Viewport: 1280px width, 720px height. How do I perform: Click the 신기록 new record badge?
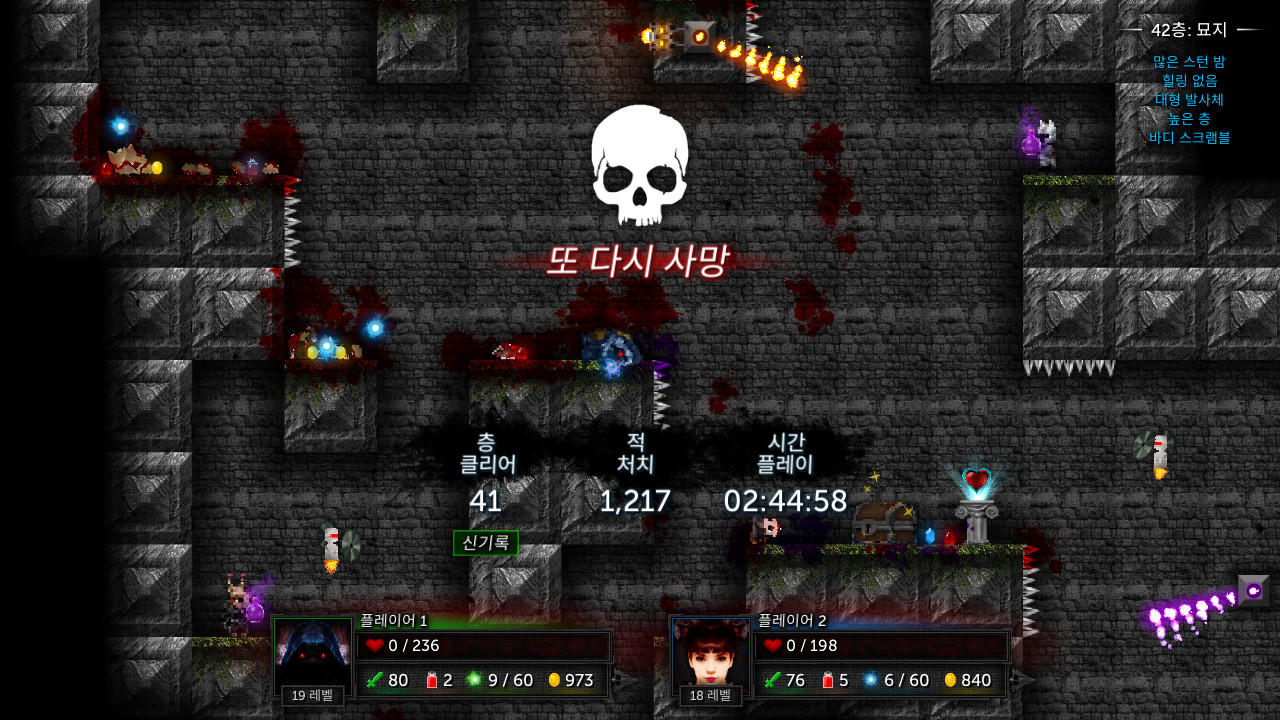[487, 543]
